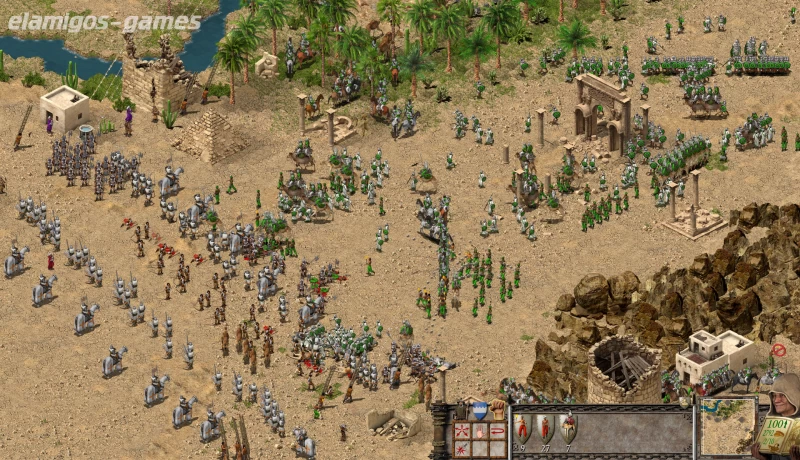Select the slave unit shield showing 27
The image size is (800, 460).
(545, 428)
